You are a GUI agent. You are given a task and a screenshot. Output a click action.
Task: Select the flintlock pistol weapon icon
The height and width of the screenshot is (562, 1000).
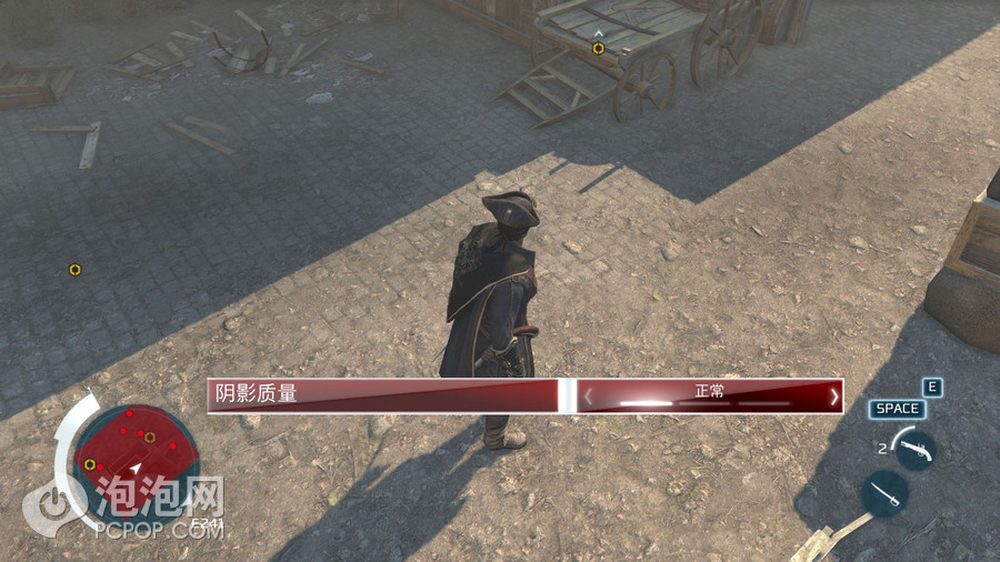tap(915, 449)
